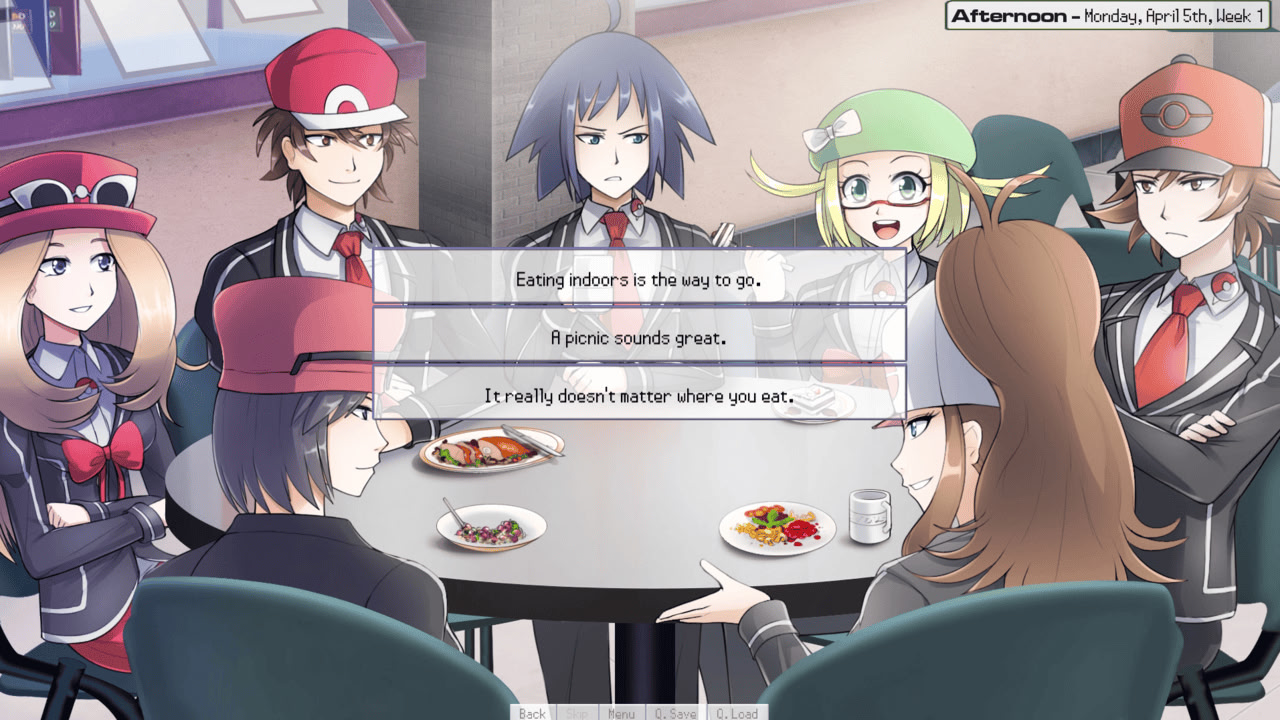Click the Back option in the quick menu
Image resolution: width=1280 pixels, height=720 pixels.
(531, 713)
